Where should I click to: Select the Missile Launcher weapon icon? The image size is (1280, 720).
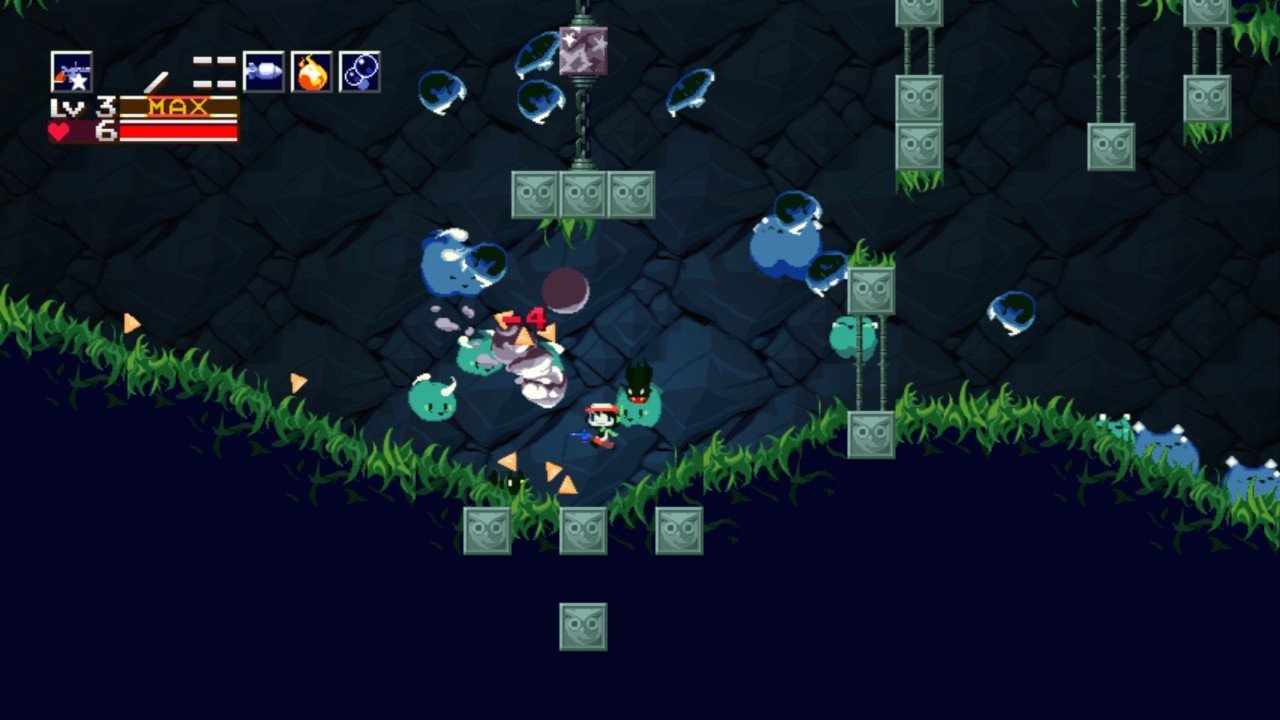tap(262, 72)
